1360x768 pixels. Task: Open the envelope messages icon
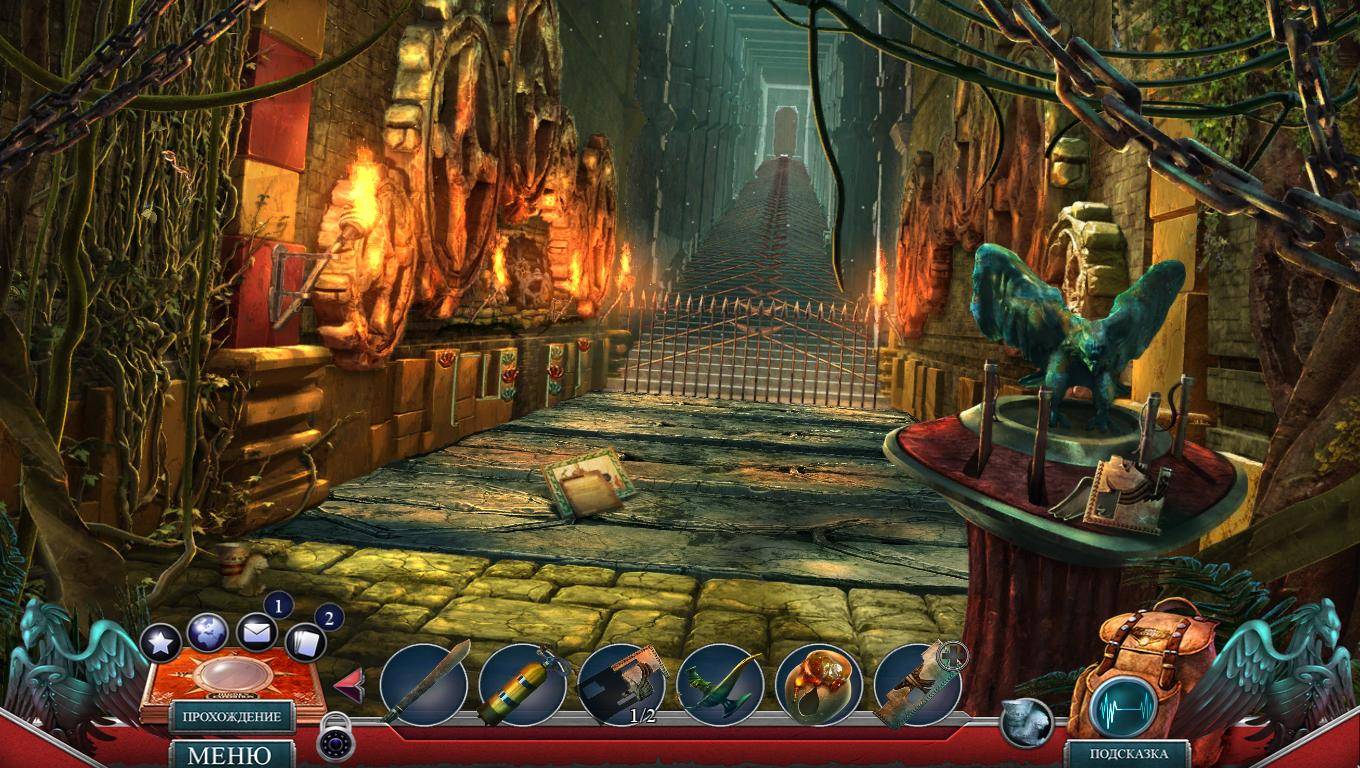257,632
